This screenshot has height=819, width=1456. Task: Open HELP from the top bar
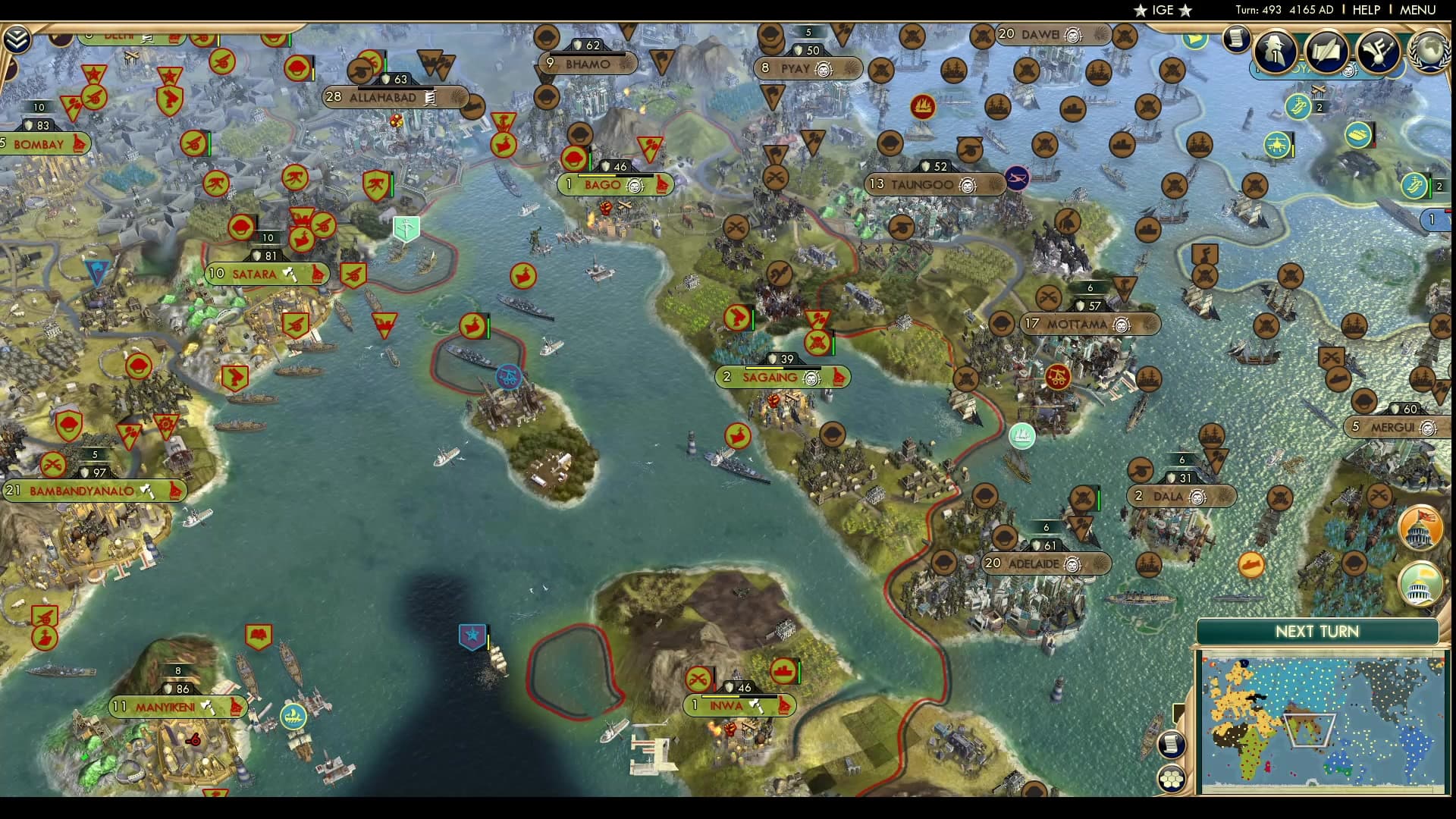click(1365, 11)
